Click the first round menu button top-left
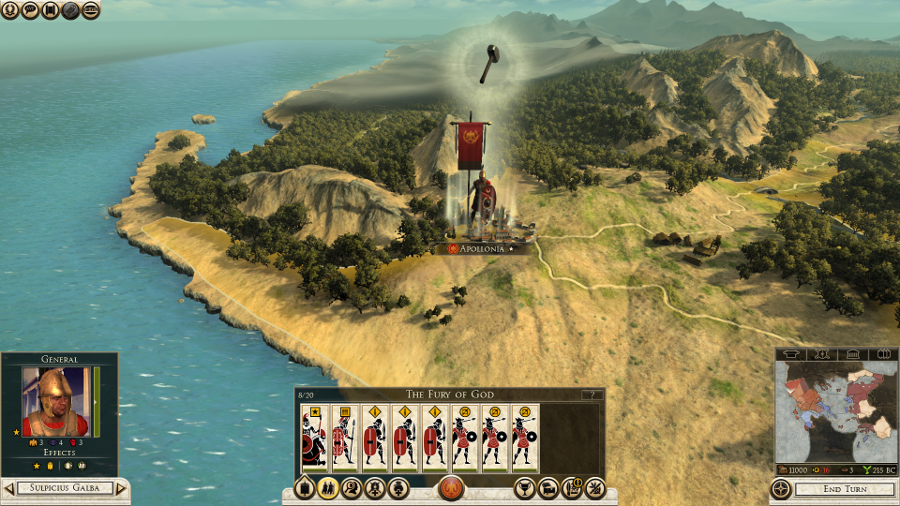900x506 pixels. [x=10, y=10]
